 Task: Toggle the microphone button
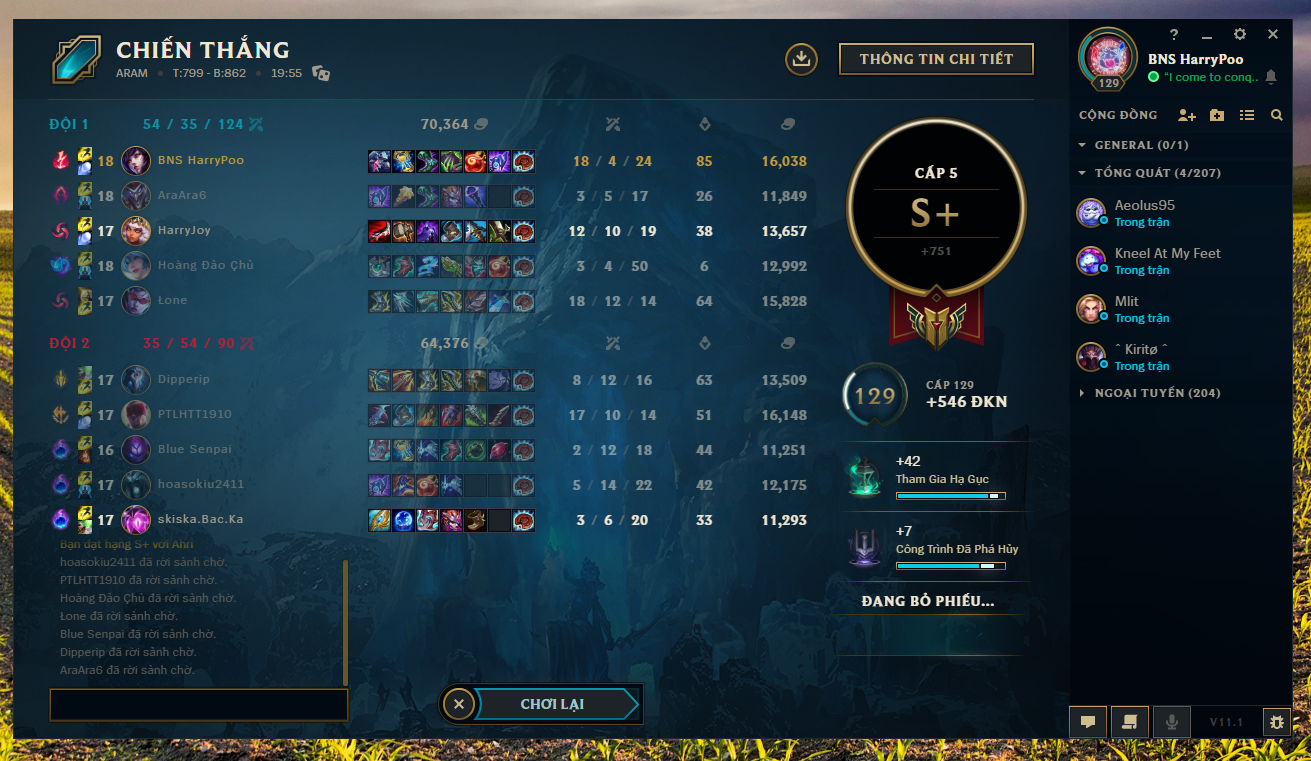tap(1171, 722)
